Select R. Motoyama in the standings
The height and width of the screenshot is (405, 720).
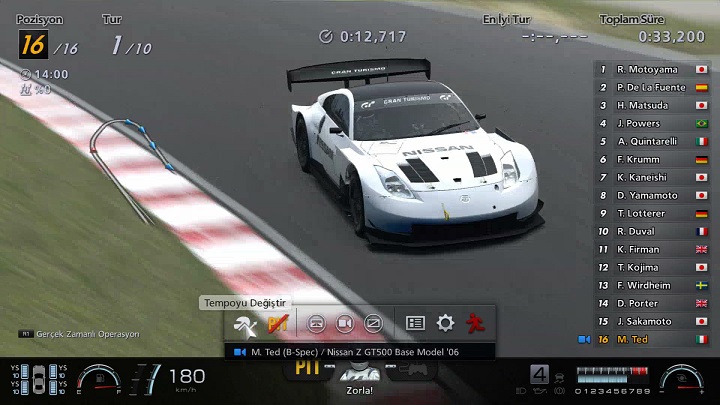652,69
